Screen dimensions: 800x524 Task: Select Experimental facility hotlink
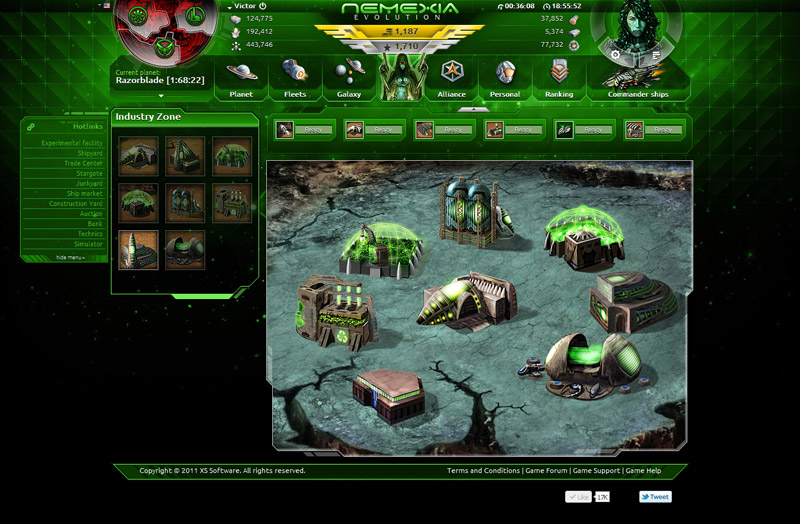(72, 143)
